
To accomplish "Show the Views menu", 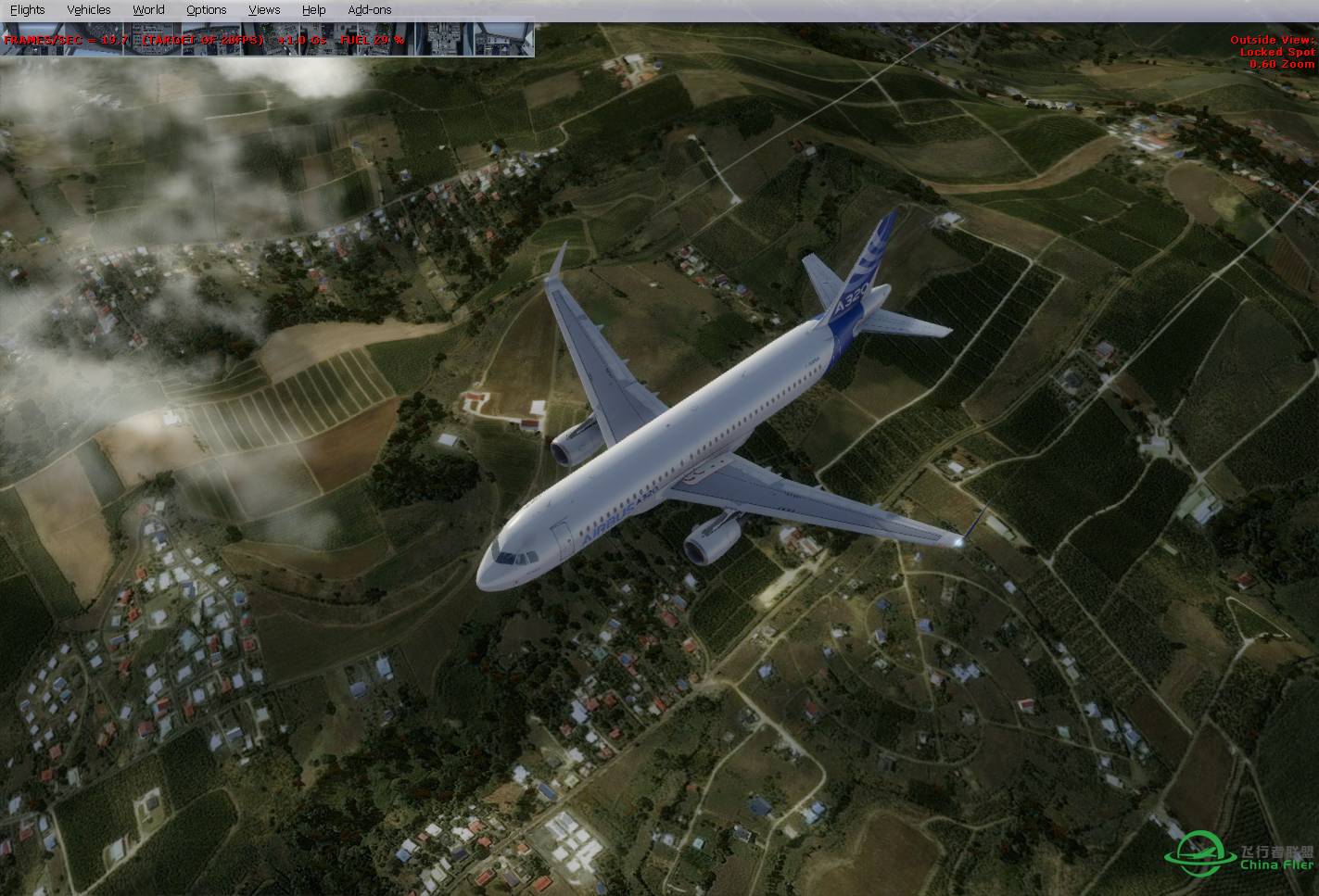I will click(x=264, y=9).
